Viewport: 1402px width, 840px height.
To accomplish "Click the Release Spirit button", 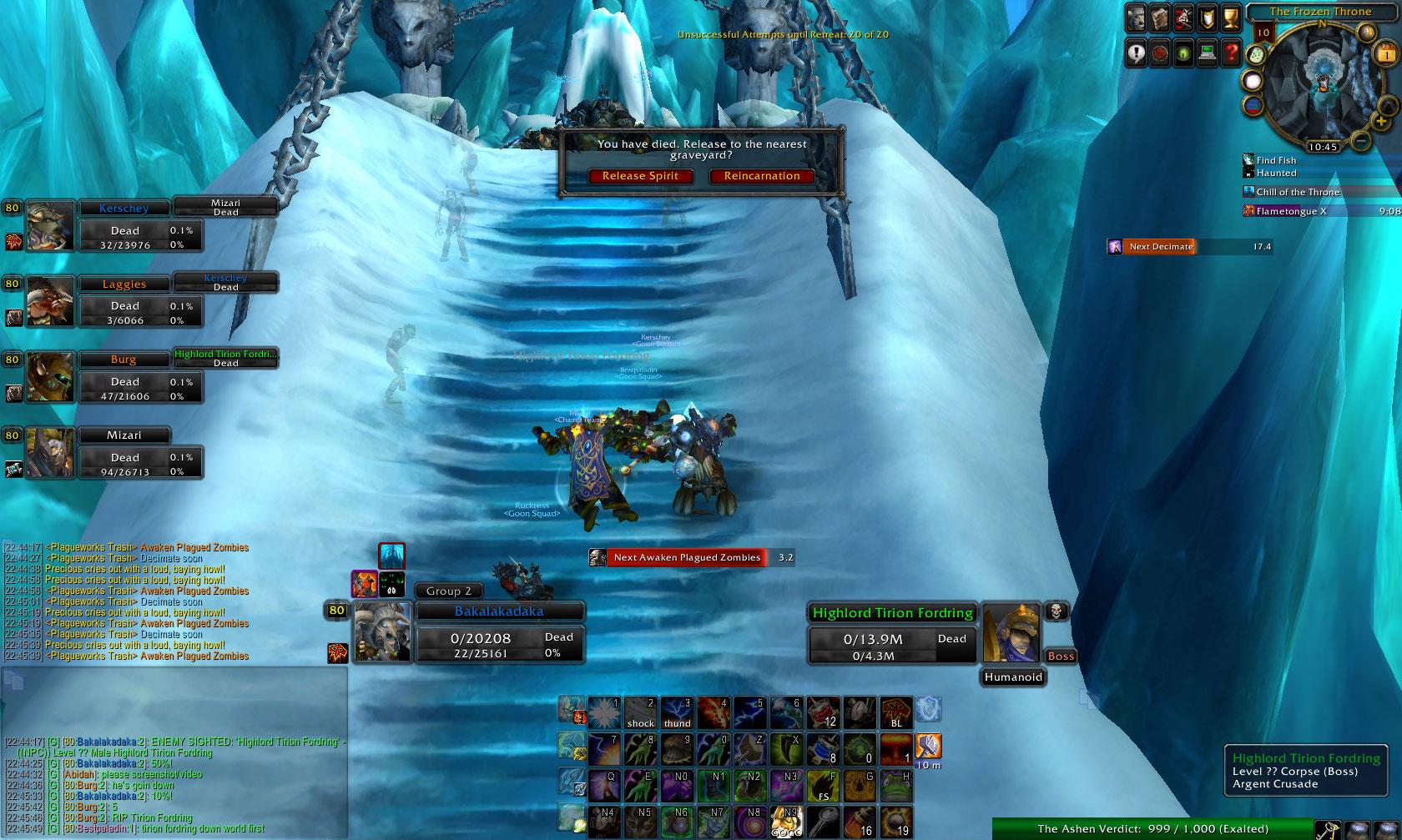I will tap(640, 176).
